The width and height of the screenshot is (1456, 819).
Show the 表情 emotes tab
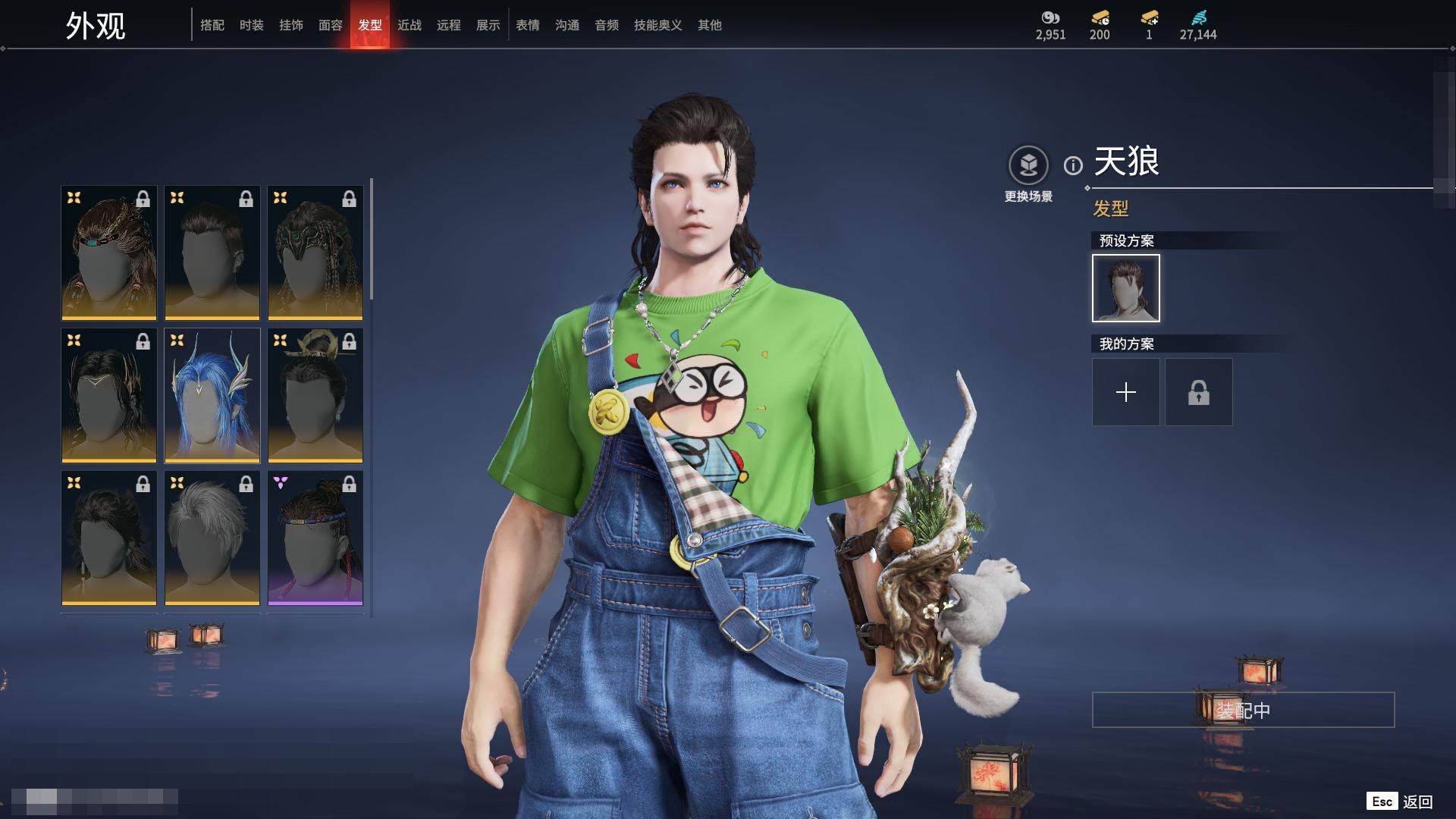(x=528, y=25)
